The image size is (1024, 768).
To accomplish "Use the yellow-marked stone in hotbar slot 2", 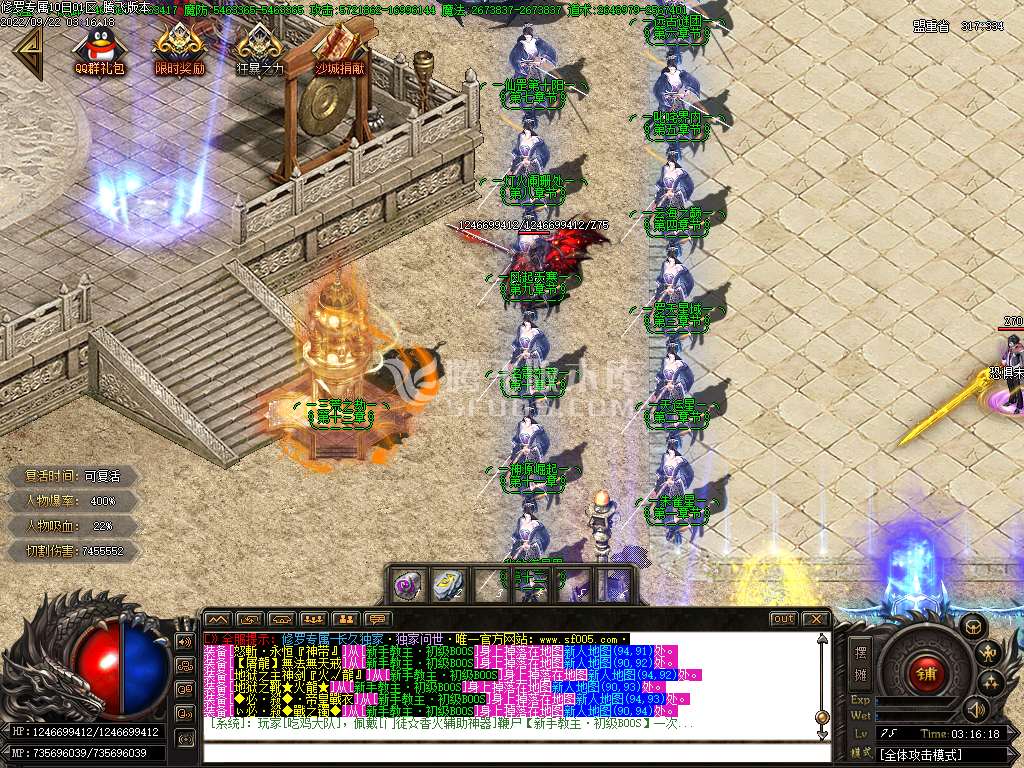I will pyautogui.click(x=447, y=585).
